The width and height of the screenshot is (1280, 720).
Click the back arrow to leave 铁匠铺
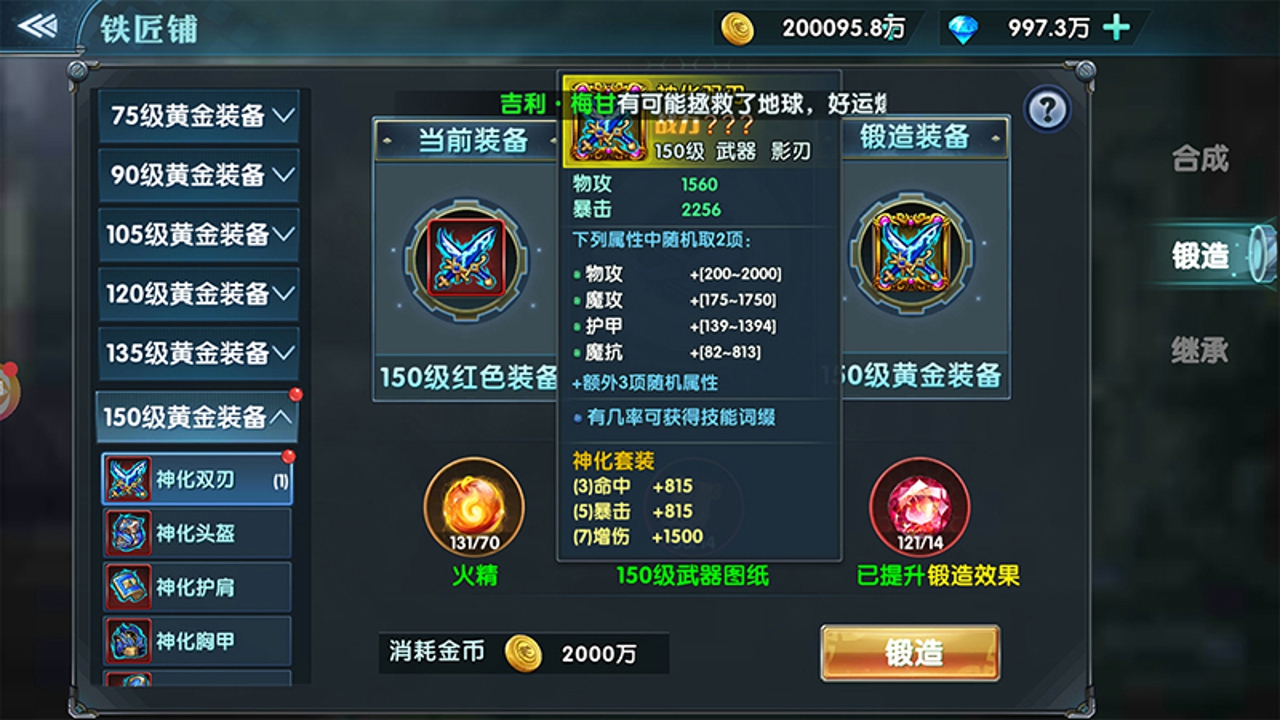(x=37, y=26)
